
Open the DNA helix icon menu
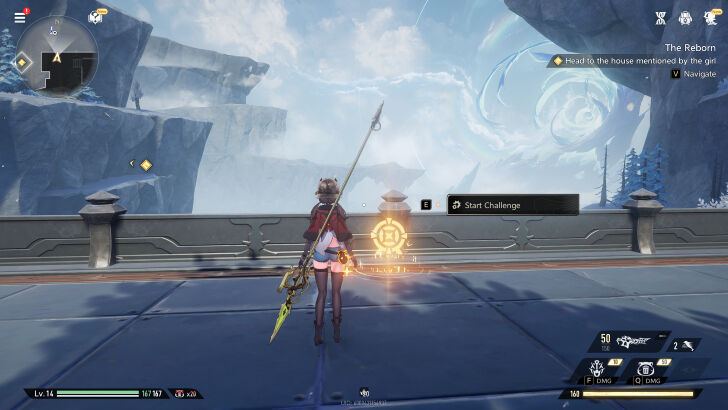pos(659,17)
